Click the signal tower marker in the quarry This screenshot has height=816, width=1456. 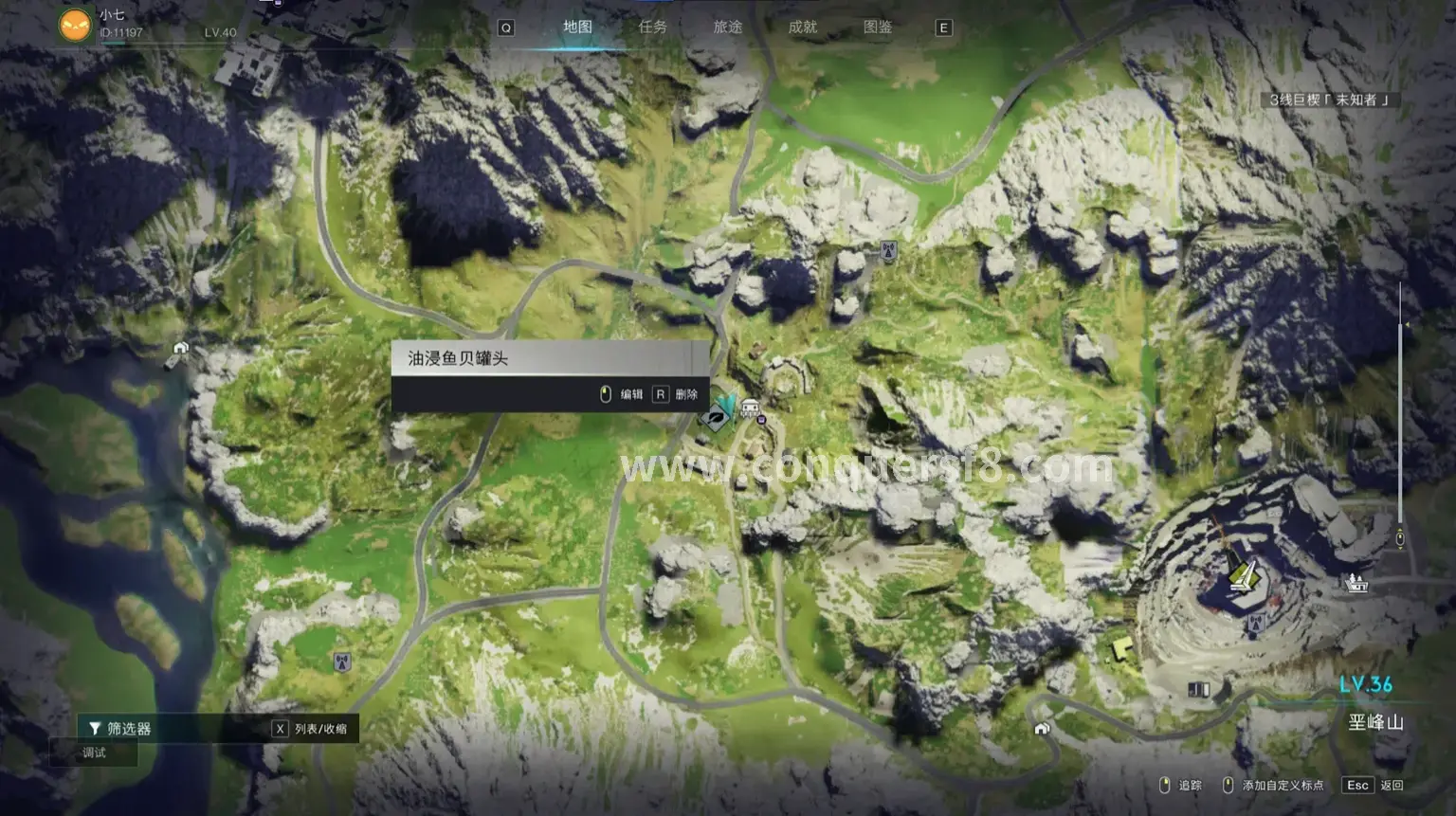pyautogui.click(x=1255, y=624)
